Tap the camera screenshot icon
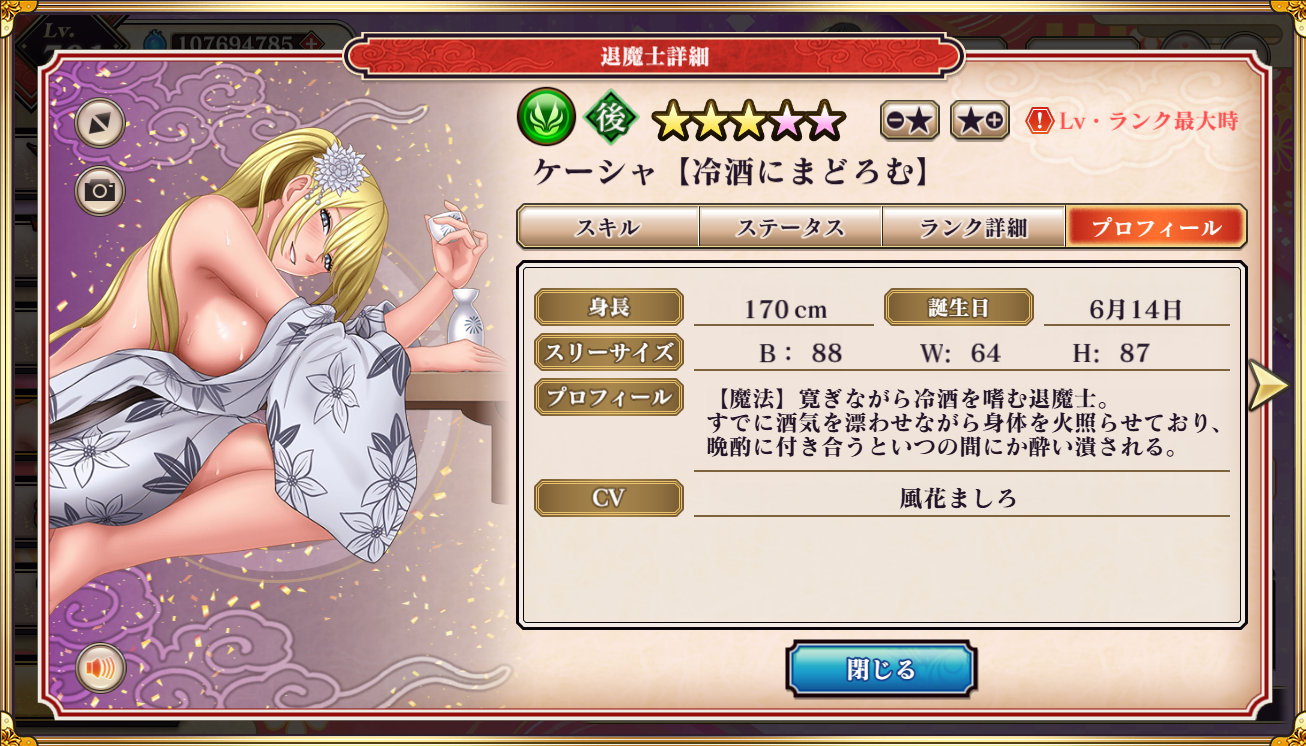This screenshot has width=1306, height=746. point(100,191)
